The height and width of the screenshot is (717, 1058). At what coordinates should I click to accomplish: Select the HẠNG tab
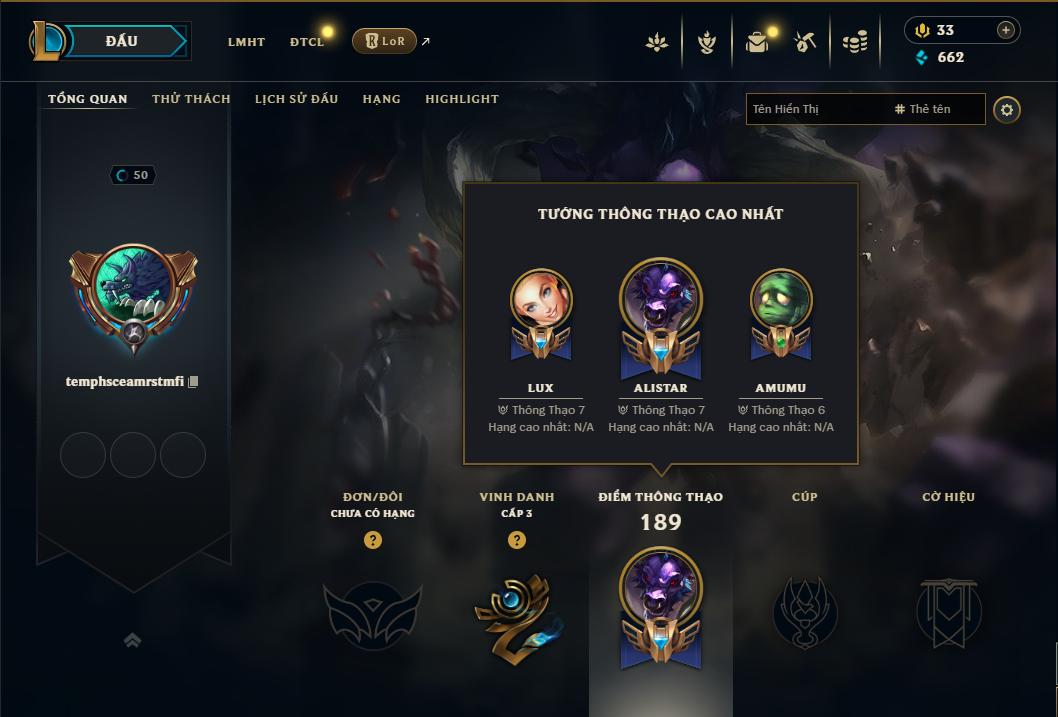[x=381, y=99]
